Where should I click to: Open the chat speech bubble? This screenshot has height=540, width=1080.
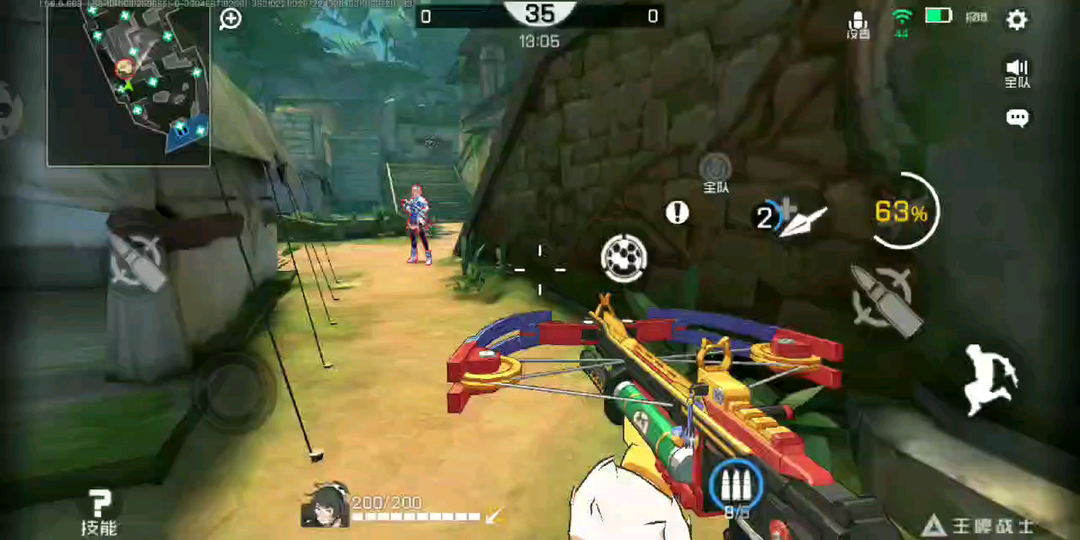click(x=1017, y=118)
